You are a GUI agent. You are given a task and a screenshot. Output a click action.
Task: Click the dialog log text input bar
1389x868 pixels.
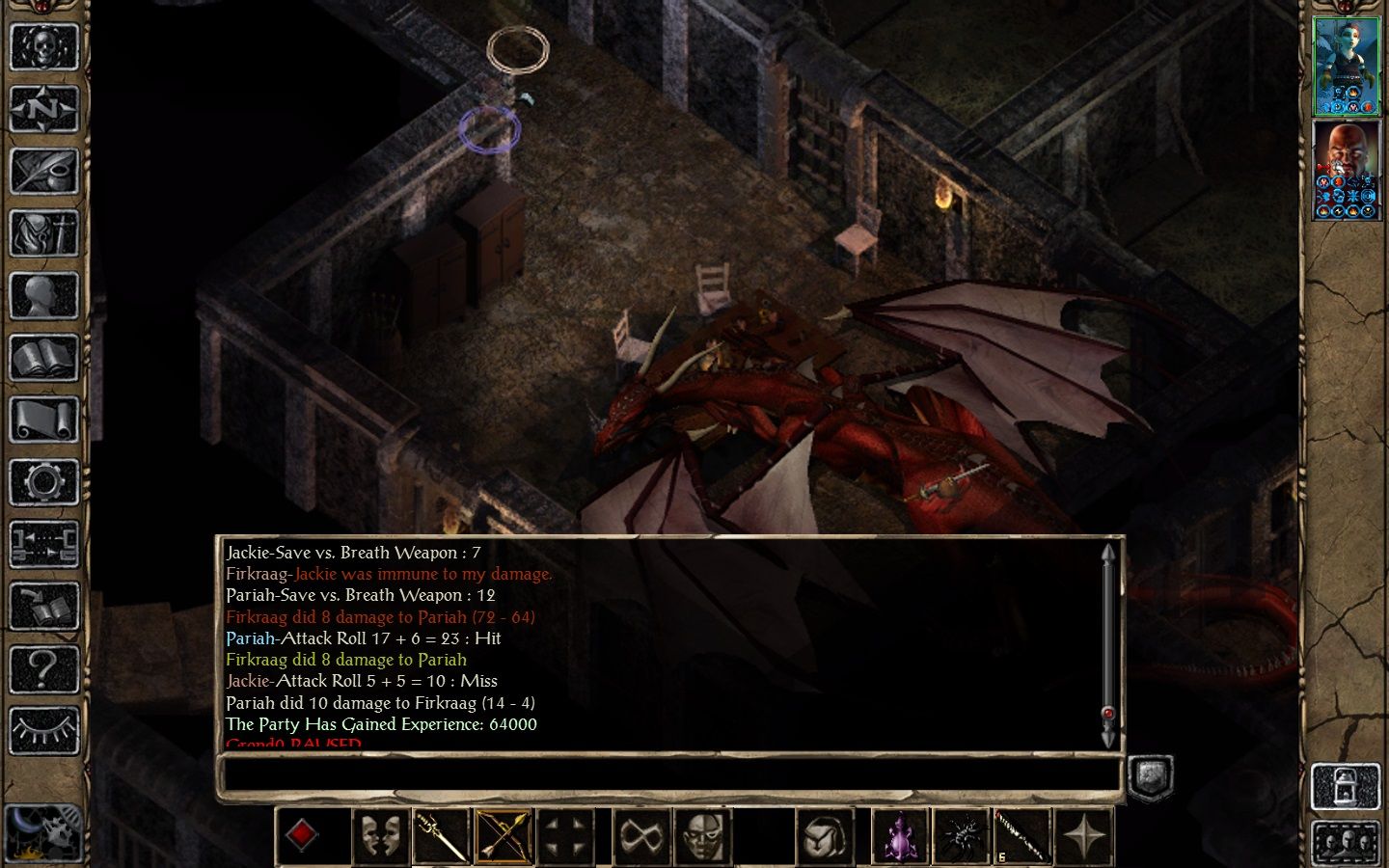tap(669, 774)
